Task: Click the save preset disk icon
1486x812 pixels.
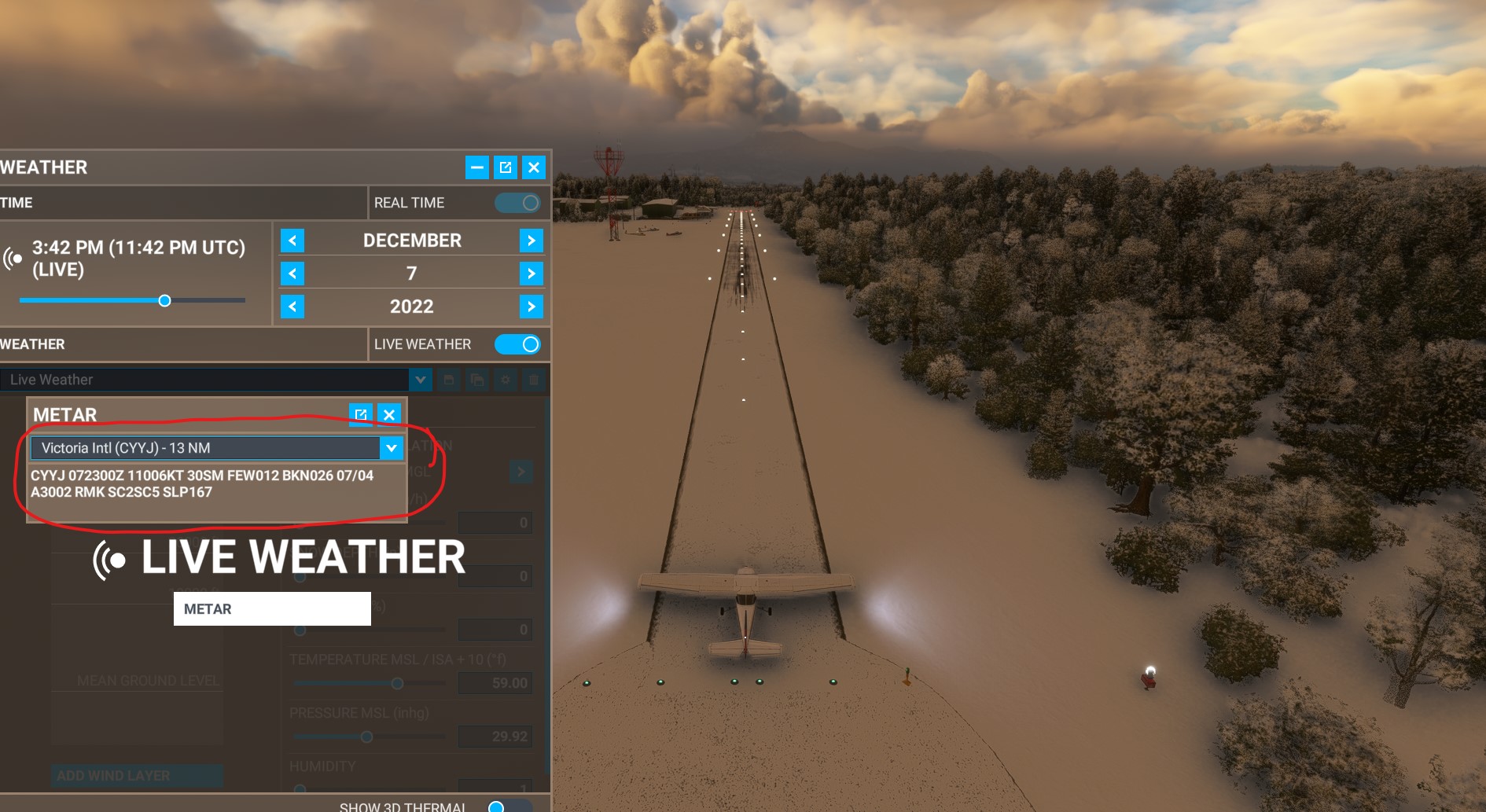Action: coord(447,380)
